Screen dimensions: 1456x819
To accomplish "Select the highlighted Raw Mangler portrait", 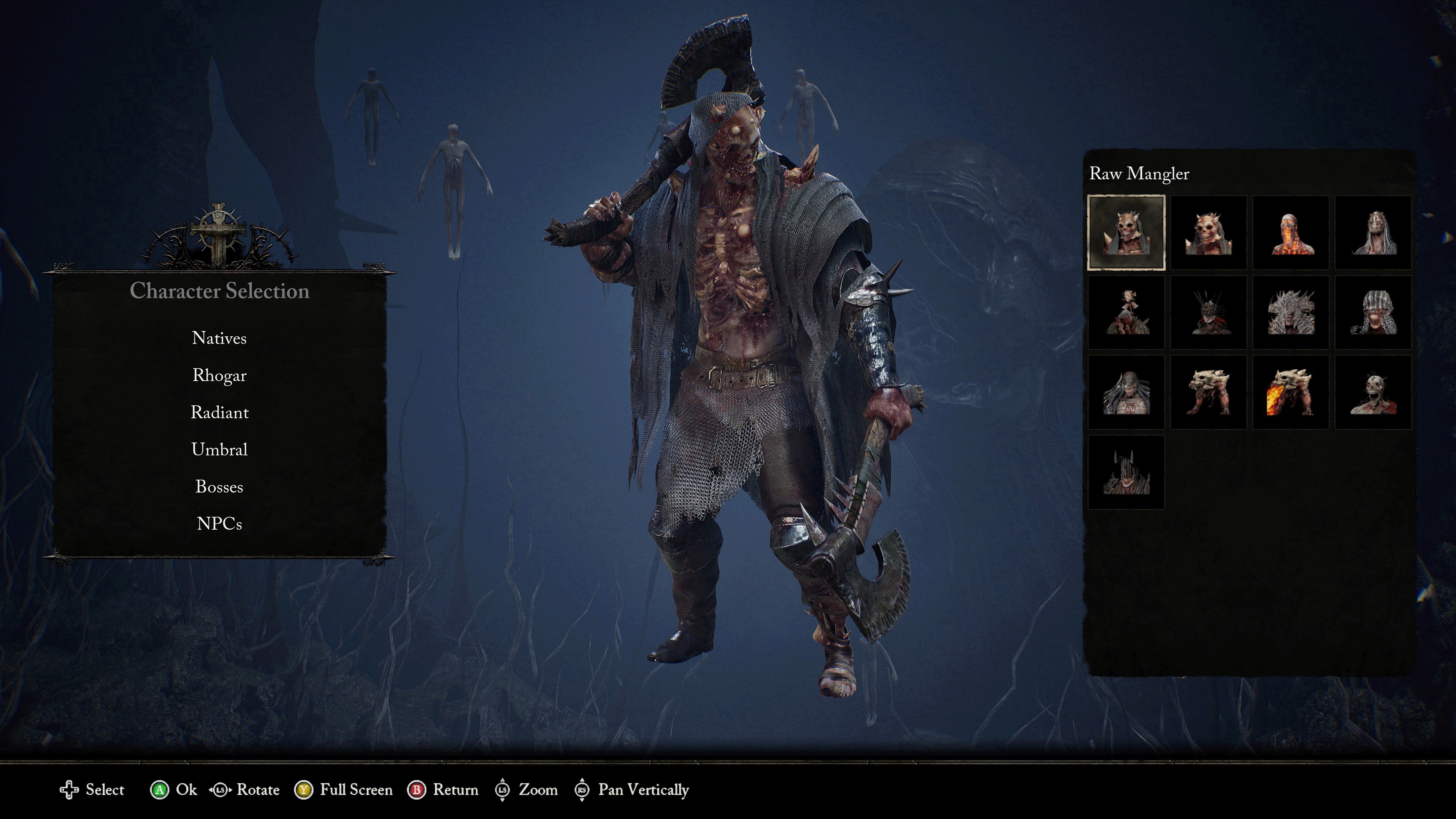I will click(1126, 232).
